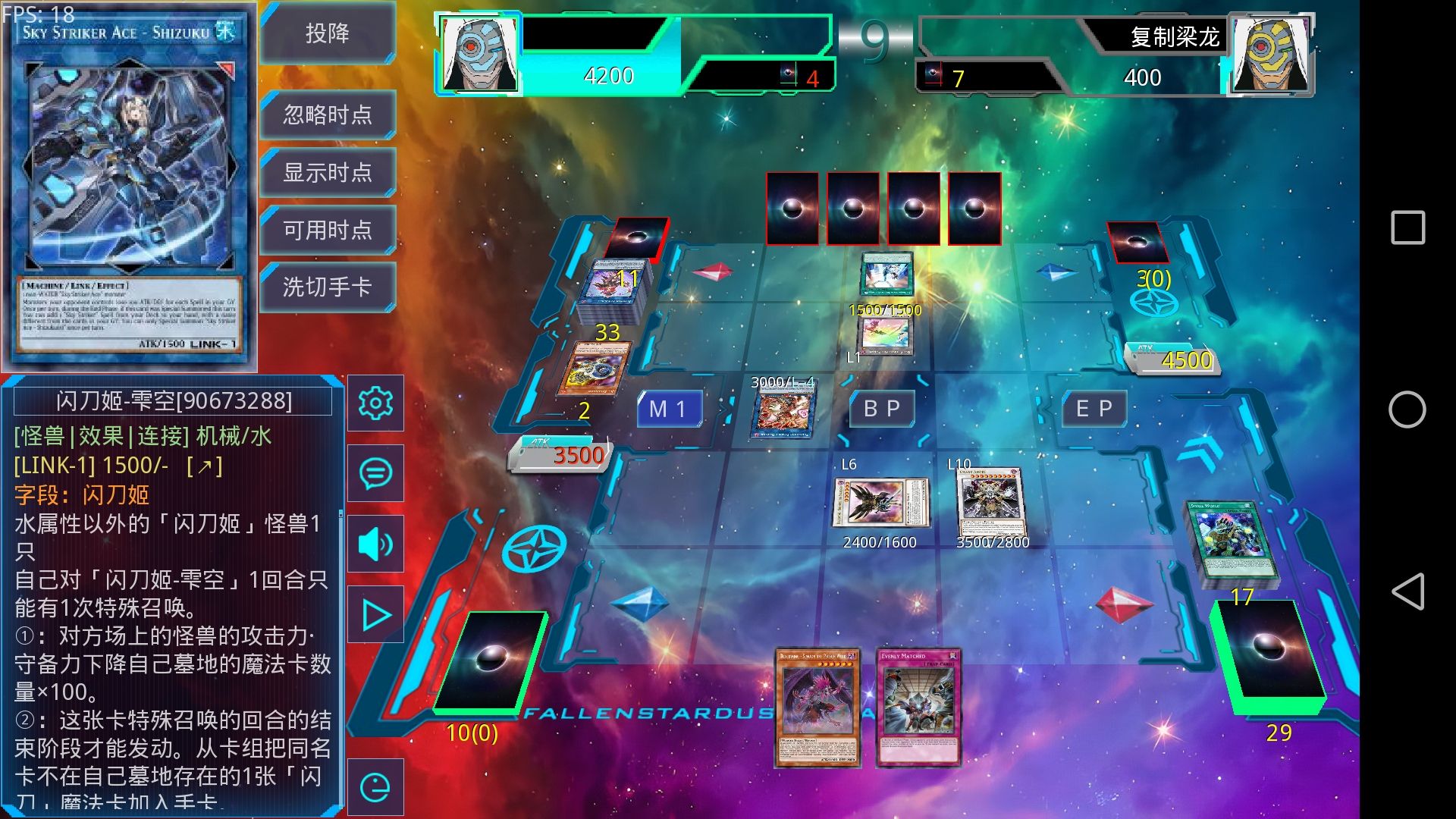The image size is (1456, 819).
Task: Open the gear settings icon
Action: click(x=375, y=403)
